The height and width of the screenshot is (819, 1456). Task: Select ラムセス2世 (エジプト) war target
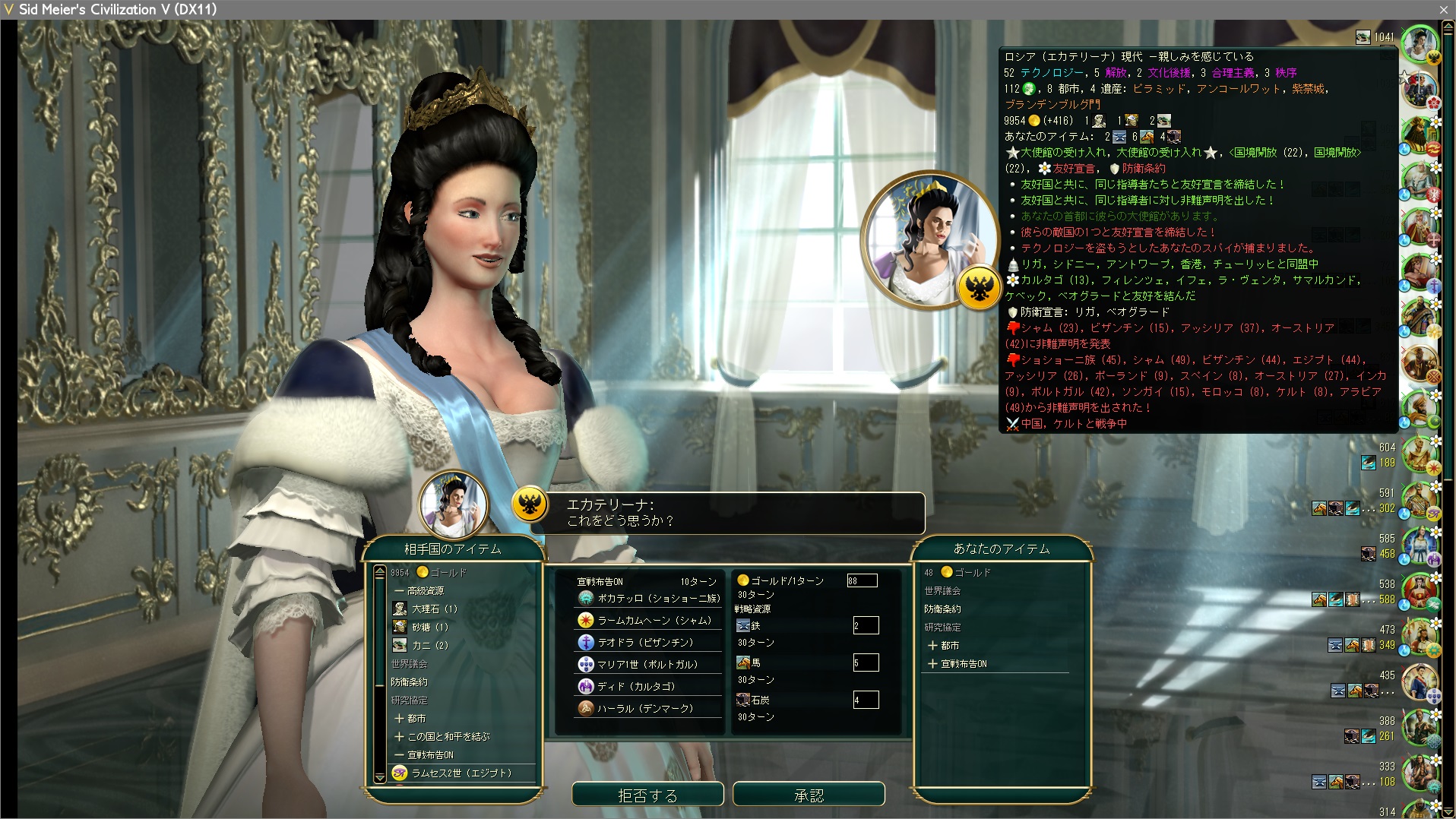click(x=461, y=773)
